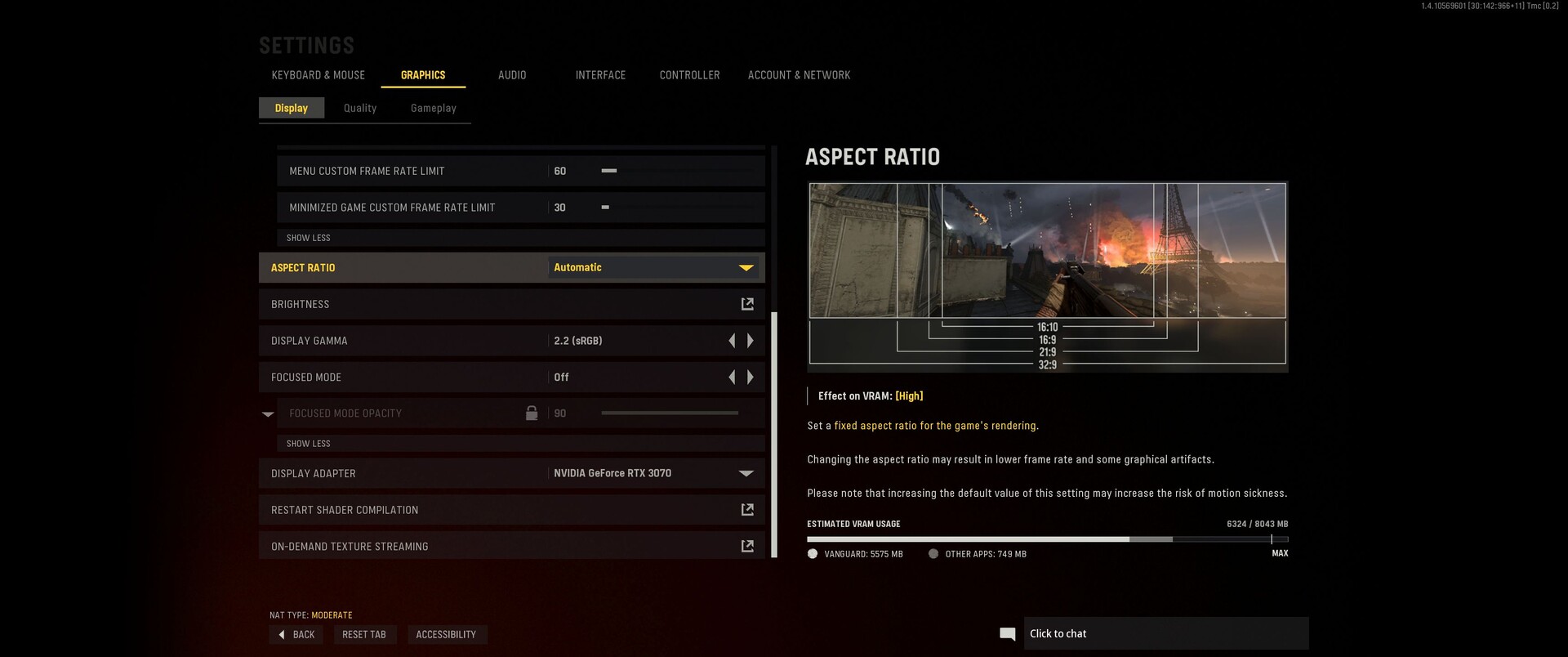
Task: Restart shader compilation
Action: coord(746,510)
